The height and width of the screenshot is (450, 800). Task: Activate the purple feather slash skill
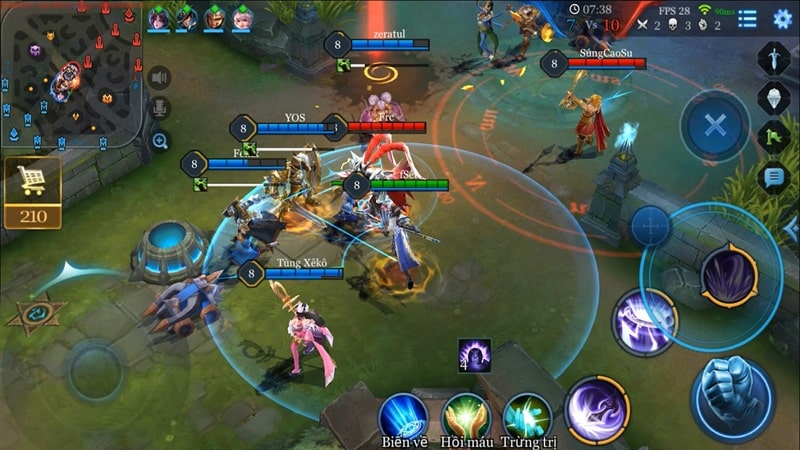pyautogui.click(x=597, y=408)
